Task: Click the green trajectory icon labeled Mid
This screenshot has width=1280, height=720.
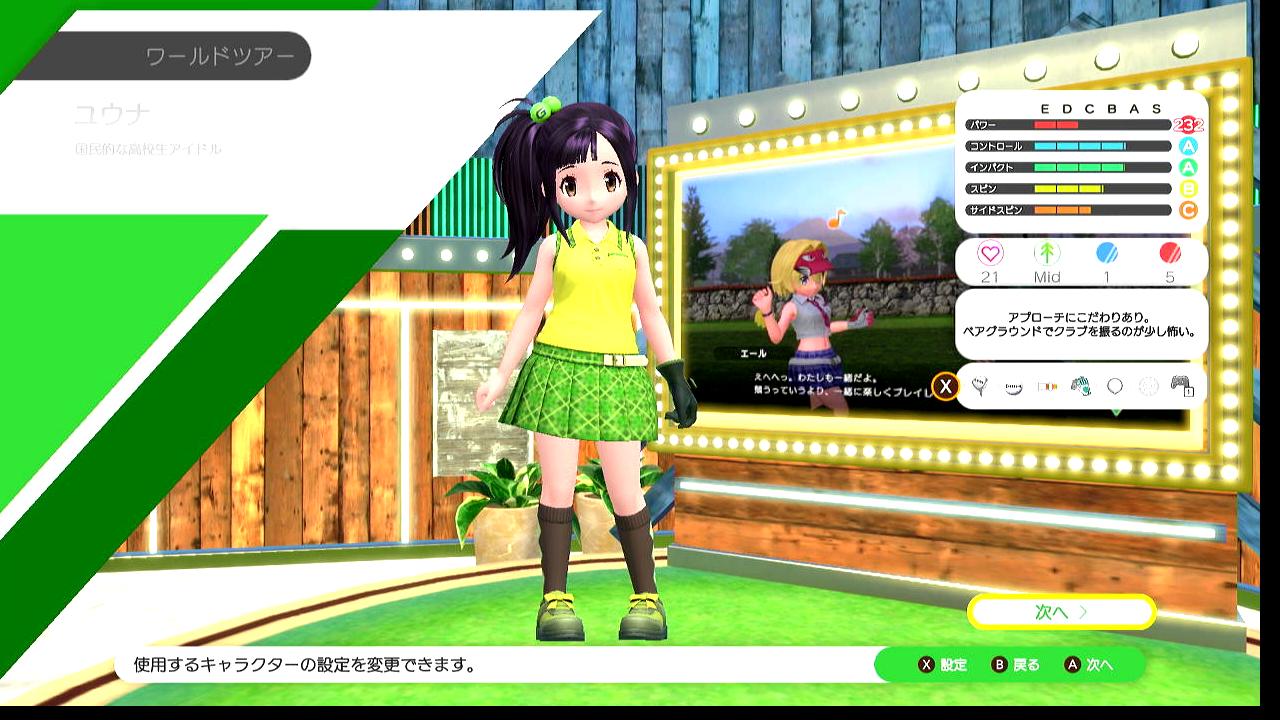Action: point(1046,252)
